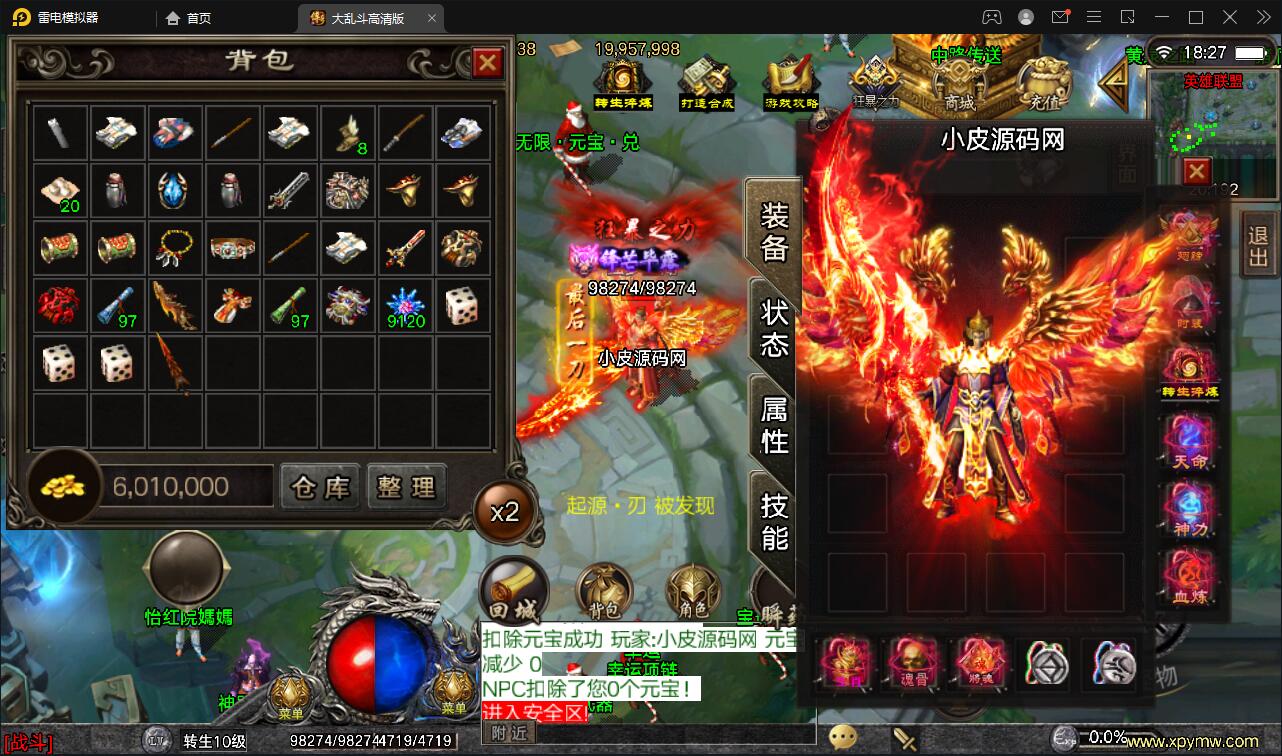Open the 天命 icon in right sidebar
The image size is (1282, 756).
click(x=1190, y=444)
